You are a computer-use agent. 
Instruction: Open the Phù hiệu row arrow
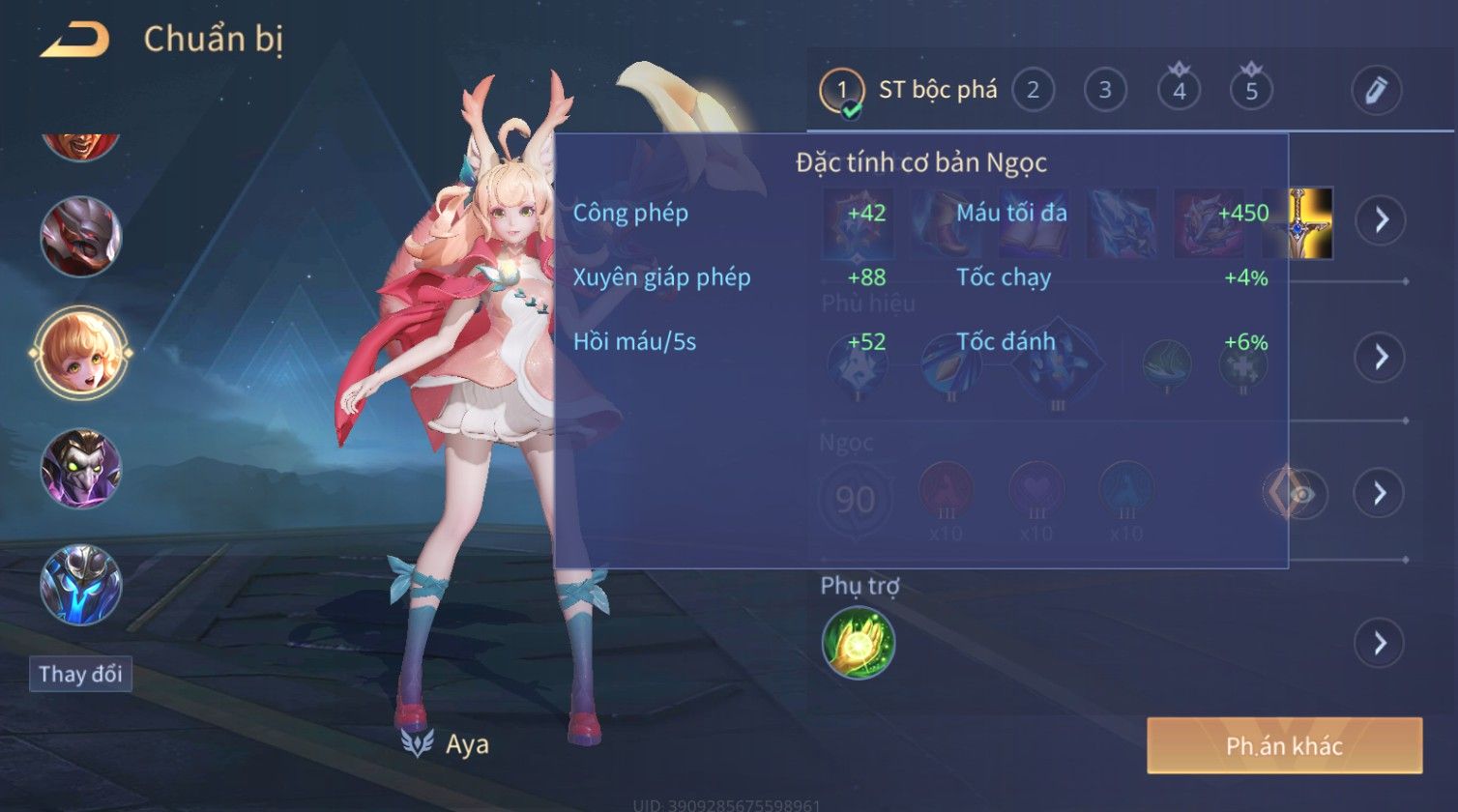1380,357
